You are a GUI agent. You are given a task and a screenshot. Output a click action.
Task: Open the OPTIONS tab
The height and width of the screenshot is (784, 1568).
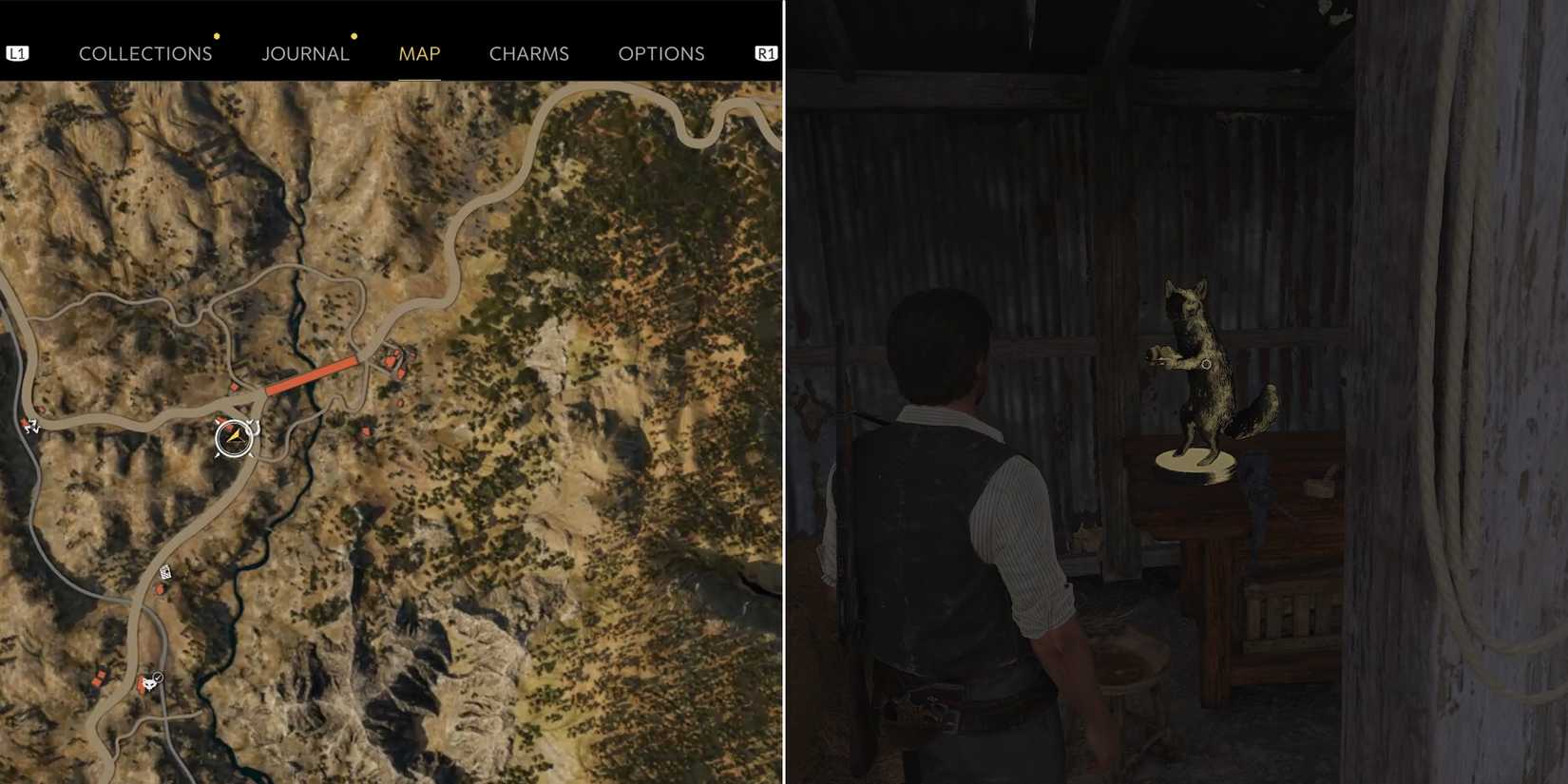point(662,53)
